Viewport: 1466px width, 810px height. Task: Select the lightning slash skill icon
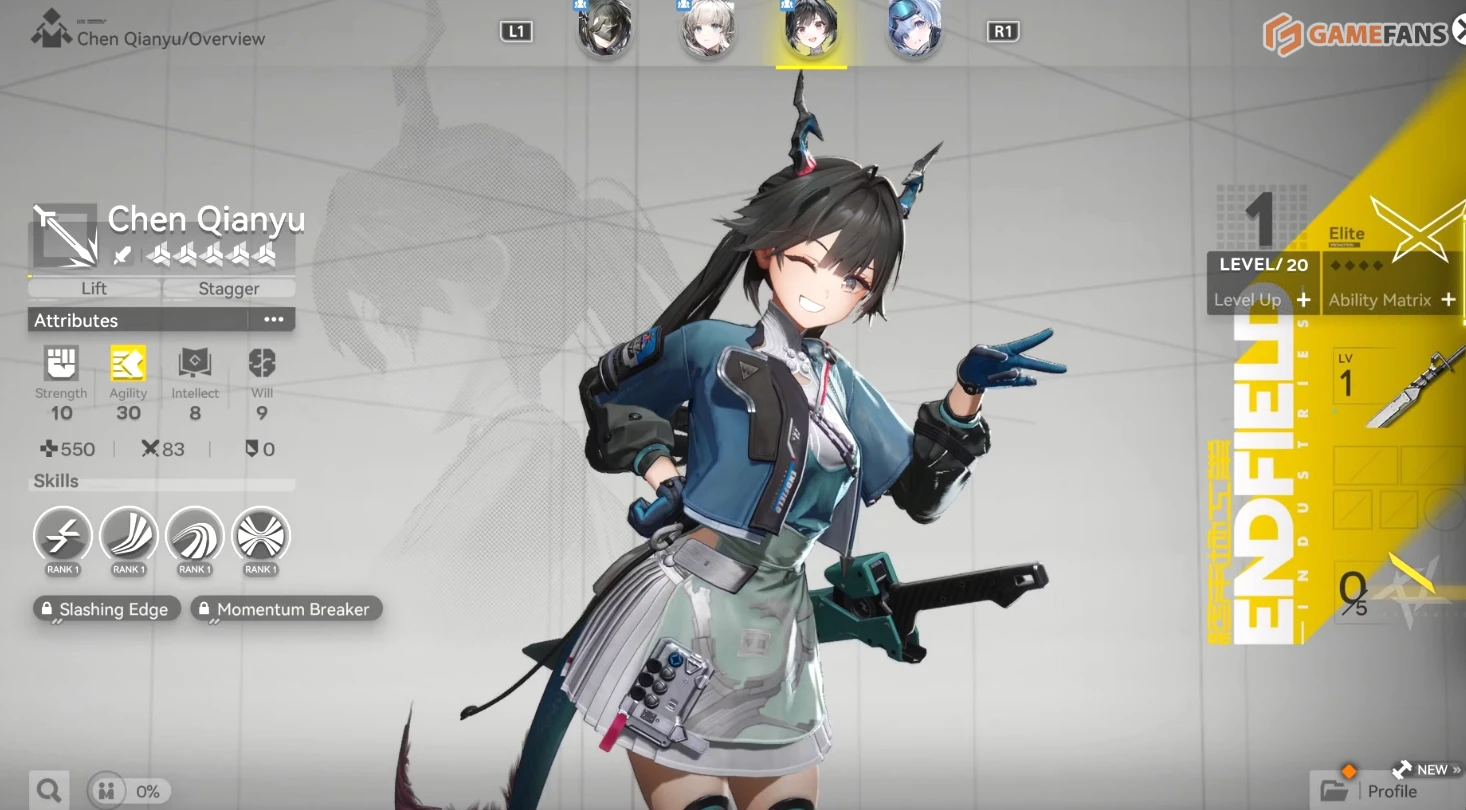62,536
